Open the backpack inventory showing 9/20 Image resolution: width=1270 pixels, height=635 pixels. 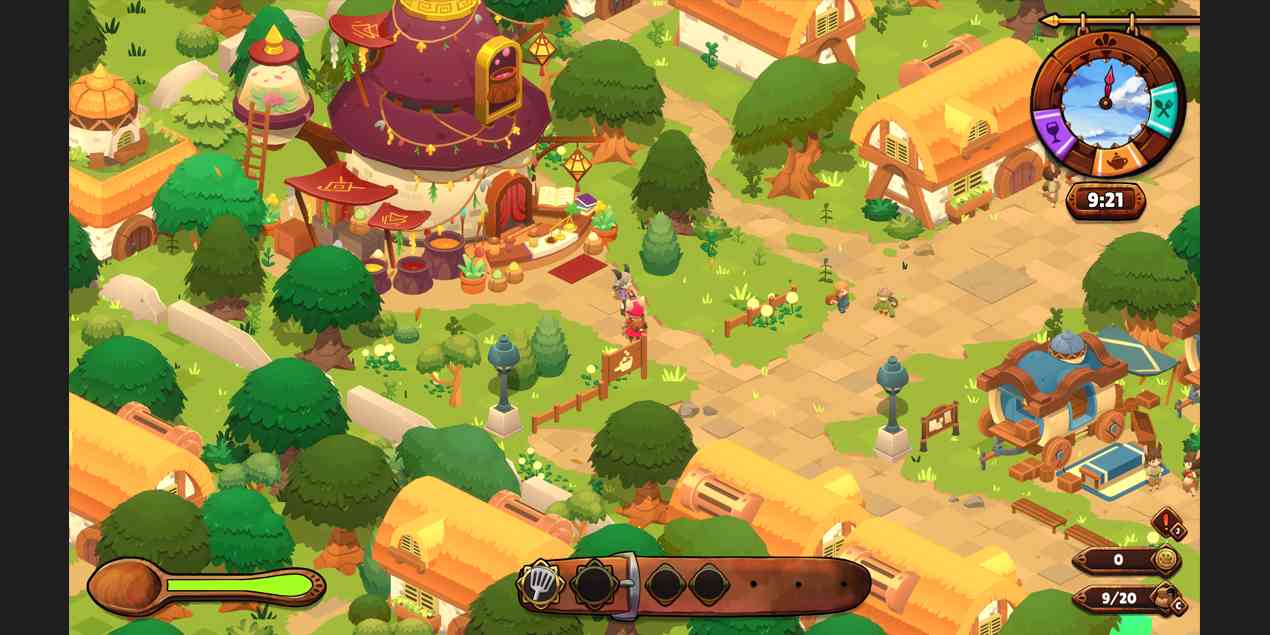pyautogui.click(x=1162, y=598)
